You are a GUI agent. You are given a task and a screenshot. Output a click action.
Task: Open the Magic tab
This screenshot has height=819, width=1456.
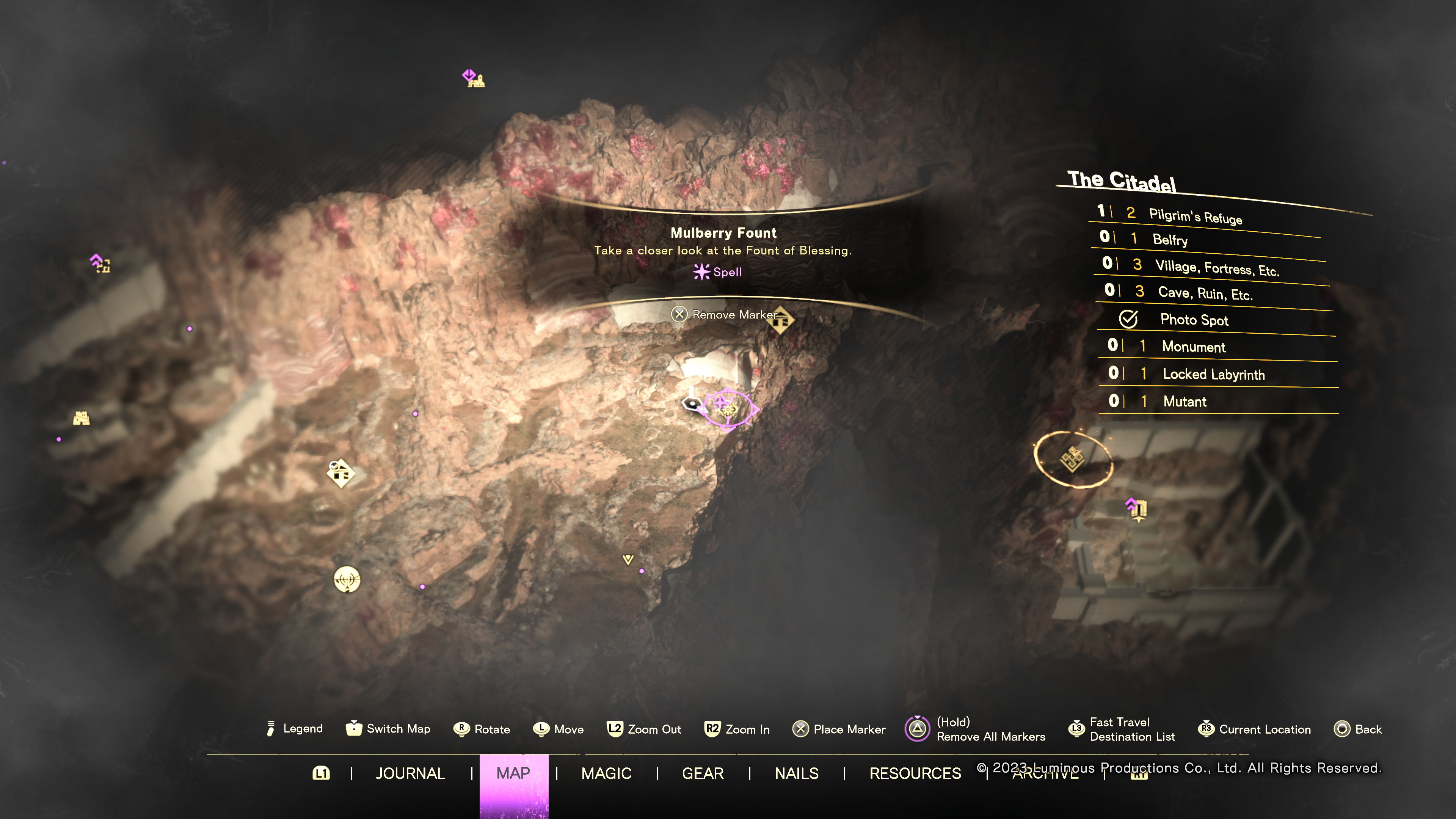click(x=607, y=773)
